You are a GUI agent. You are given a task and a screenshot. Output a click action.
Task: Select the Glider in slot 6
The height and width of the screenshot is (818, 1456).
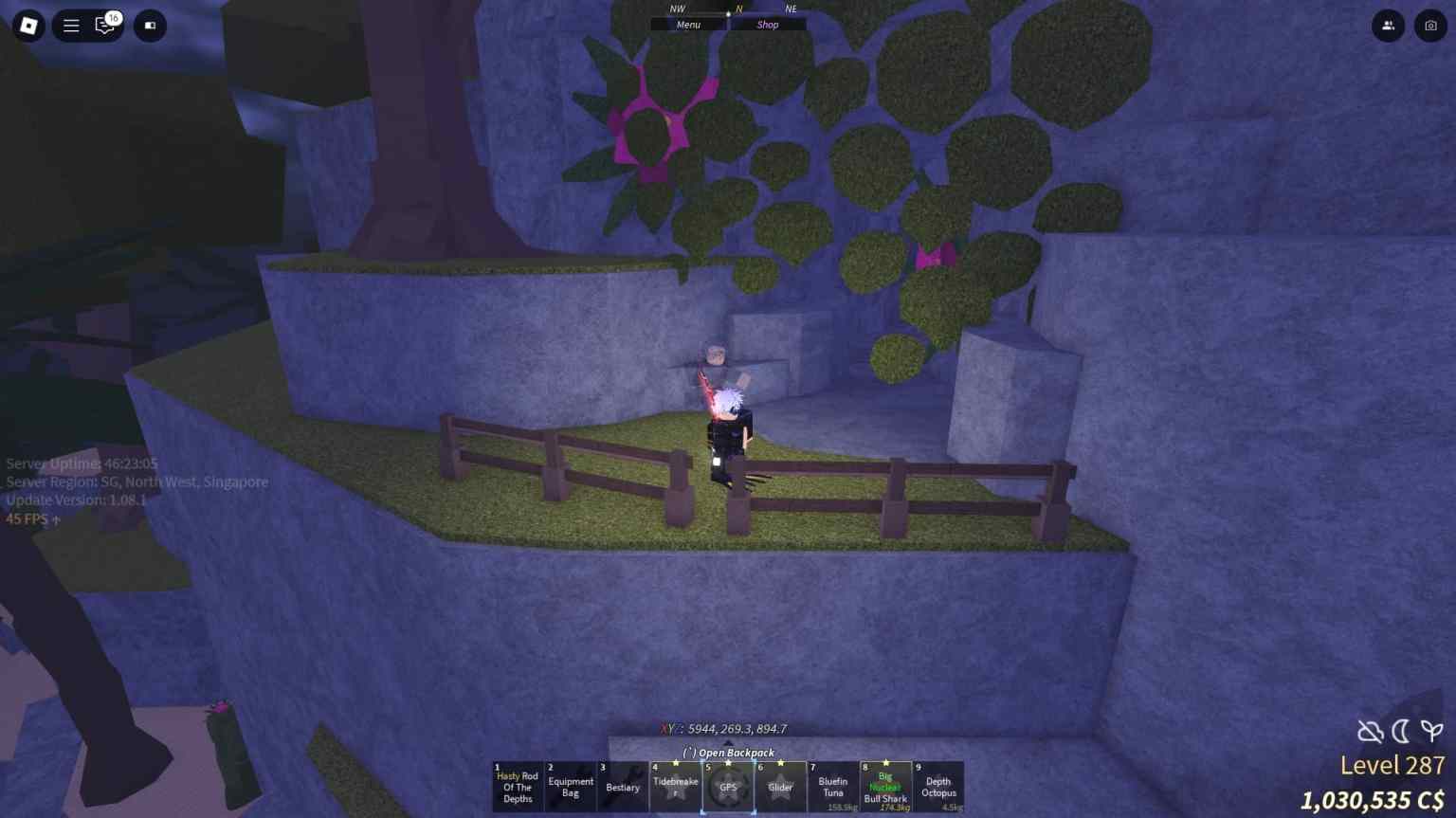click(x=780, y=787)
